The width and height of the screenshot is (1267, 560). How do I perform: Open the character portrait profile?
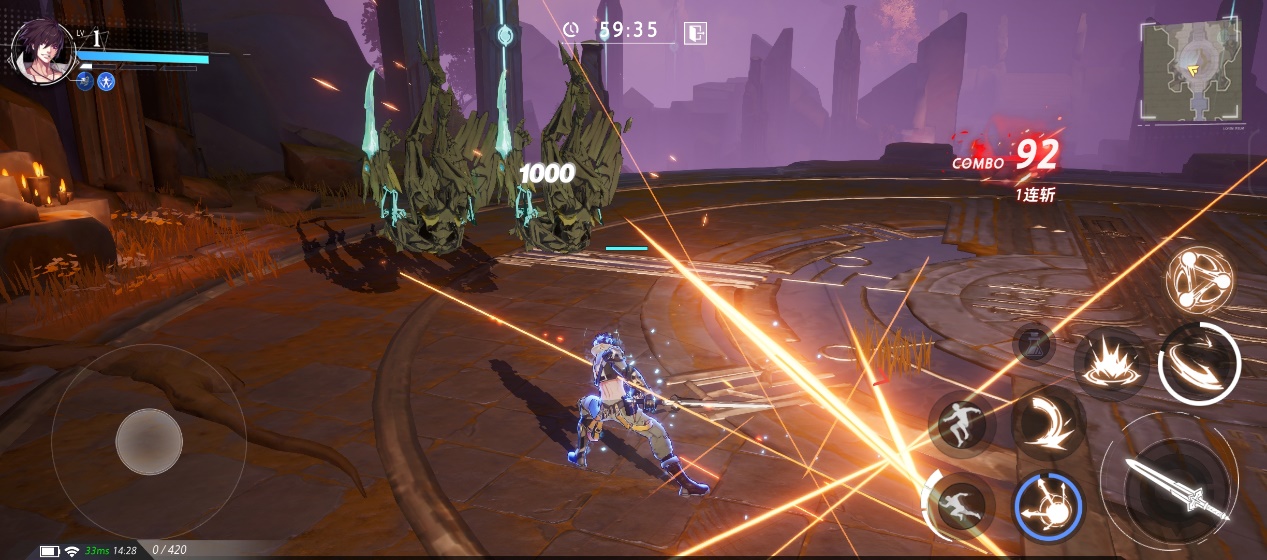42,52
